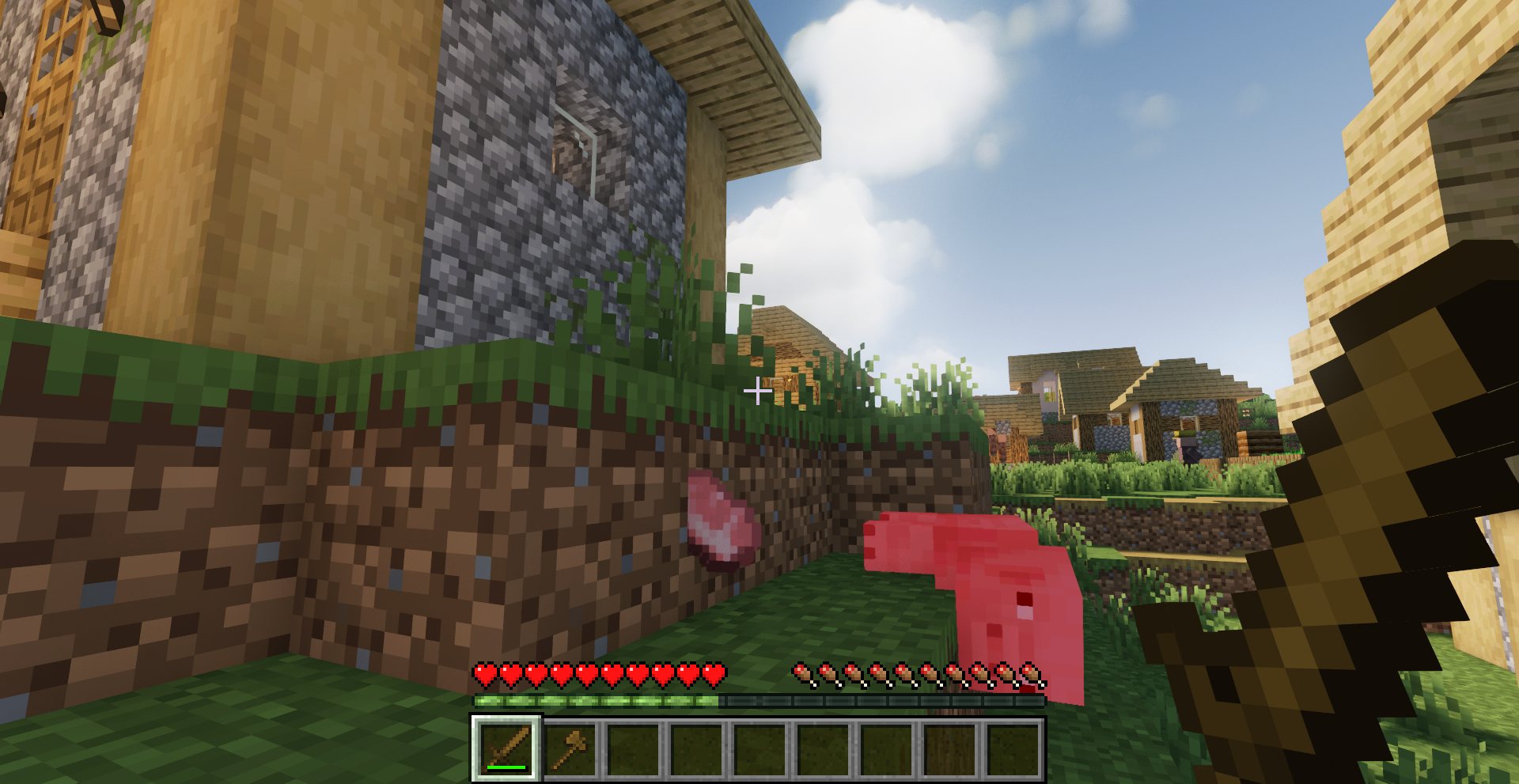Click the crosshair at screen center
Viewport: 1519px width, 784px height.
click(759, 389)
